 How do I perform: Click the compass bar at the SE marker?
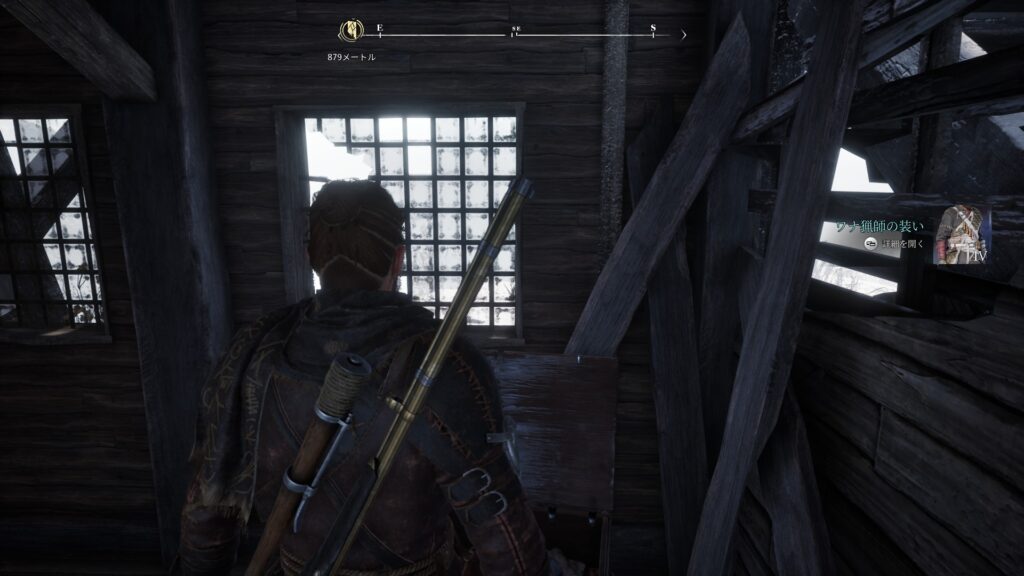tap(515, 33)
